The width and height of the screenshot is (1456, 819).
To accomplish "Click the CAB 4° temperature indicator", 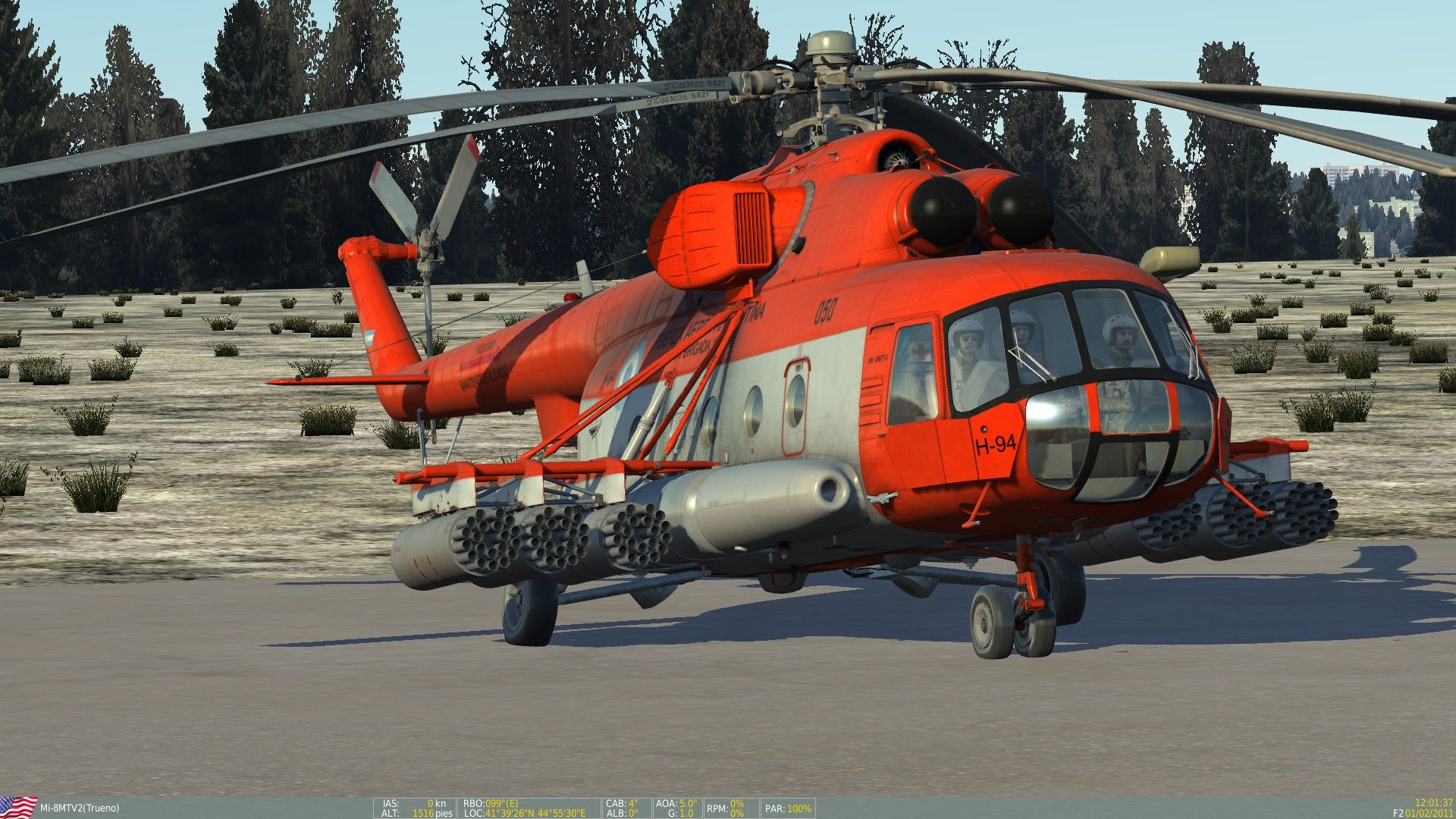I will [x=622, y=802].
